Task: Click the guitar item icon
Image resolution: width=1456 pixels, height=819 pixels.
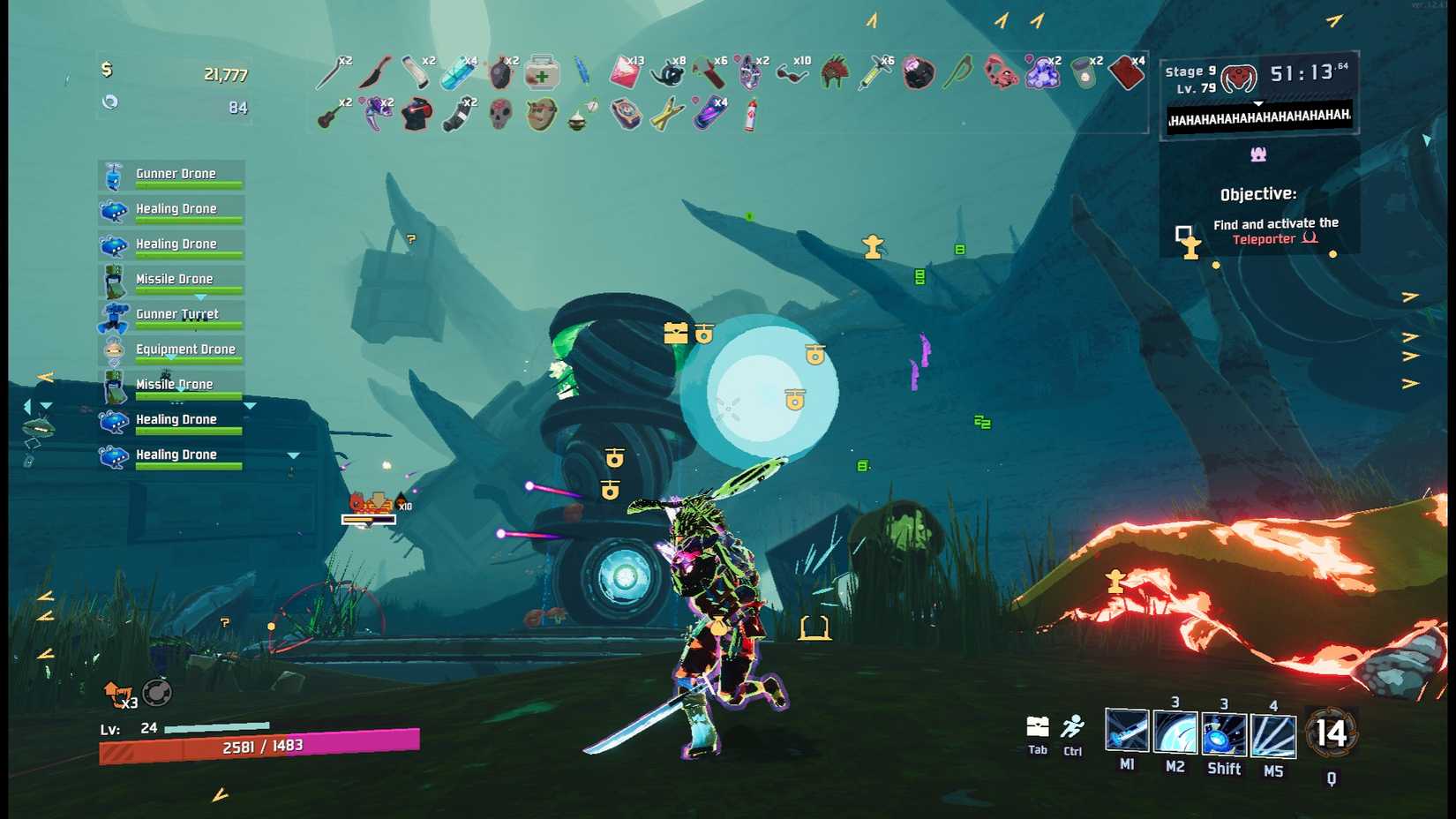Action: pos(332,115)
